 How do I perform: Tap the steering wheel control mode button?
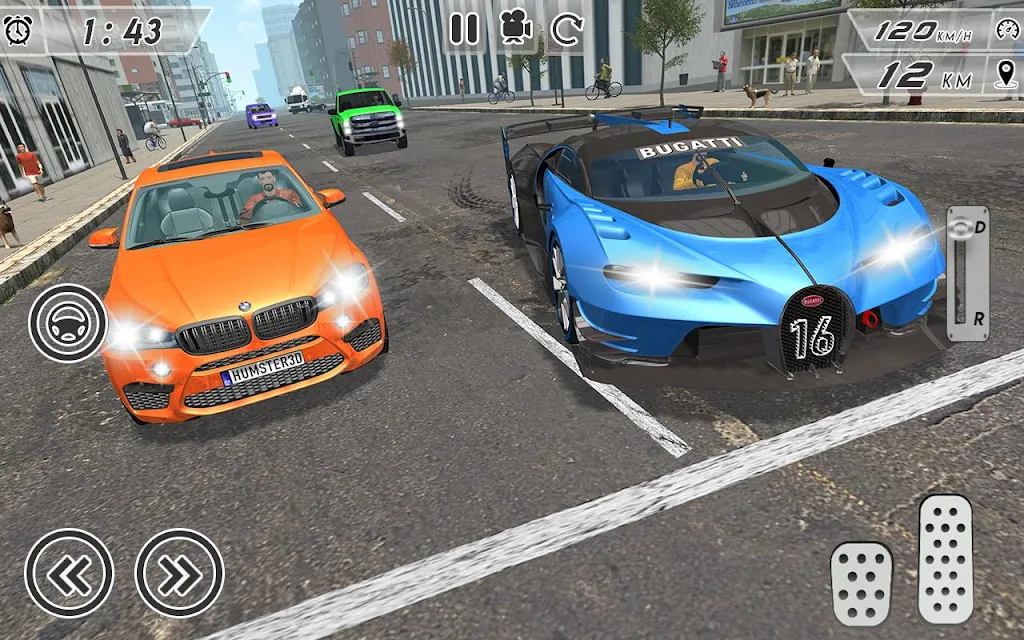(67, 323)
